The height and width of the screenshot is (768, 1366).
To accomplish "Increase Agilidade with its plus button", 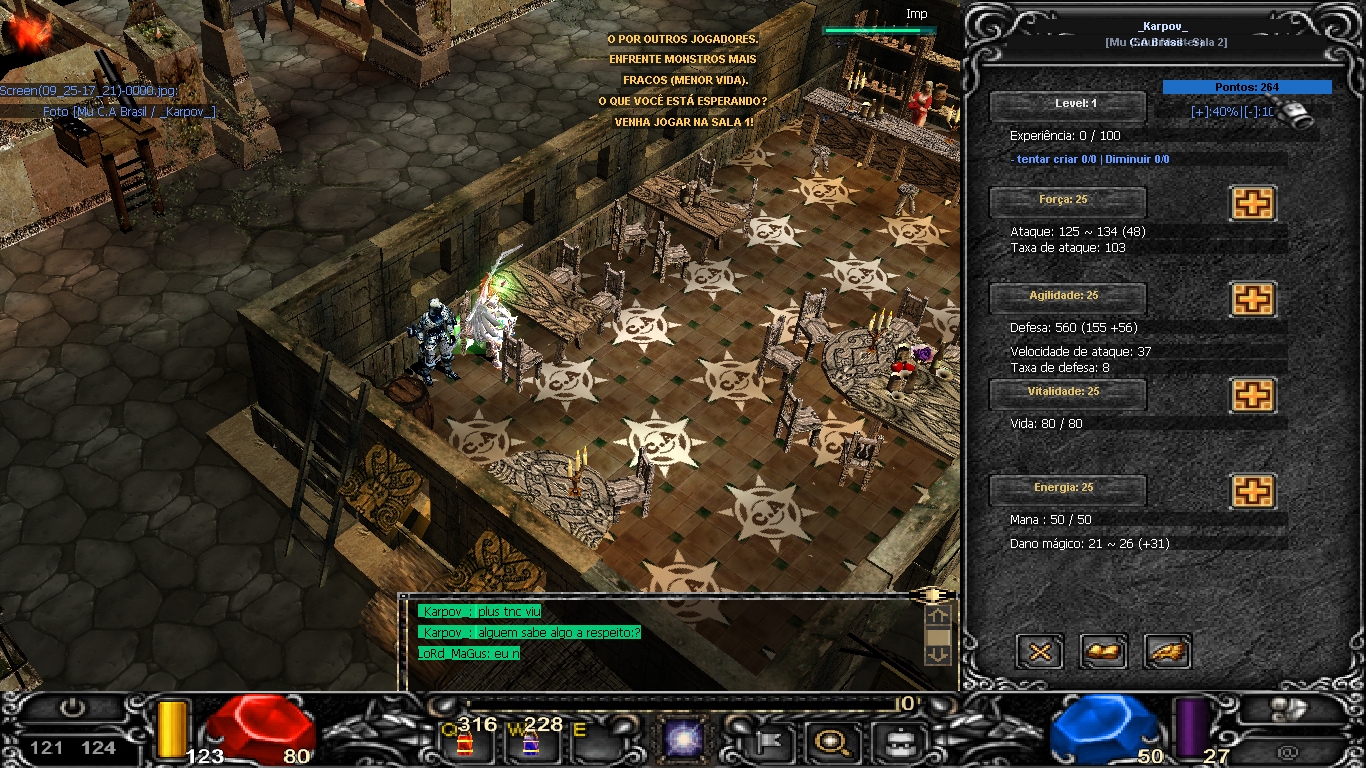I will [1252, 299].
